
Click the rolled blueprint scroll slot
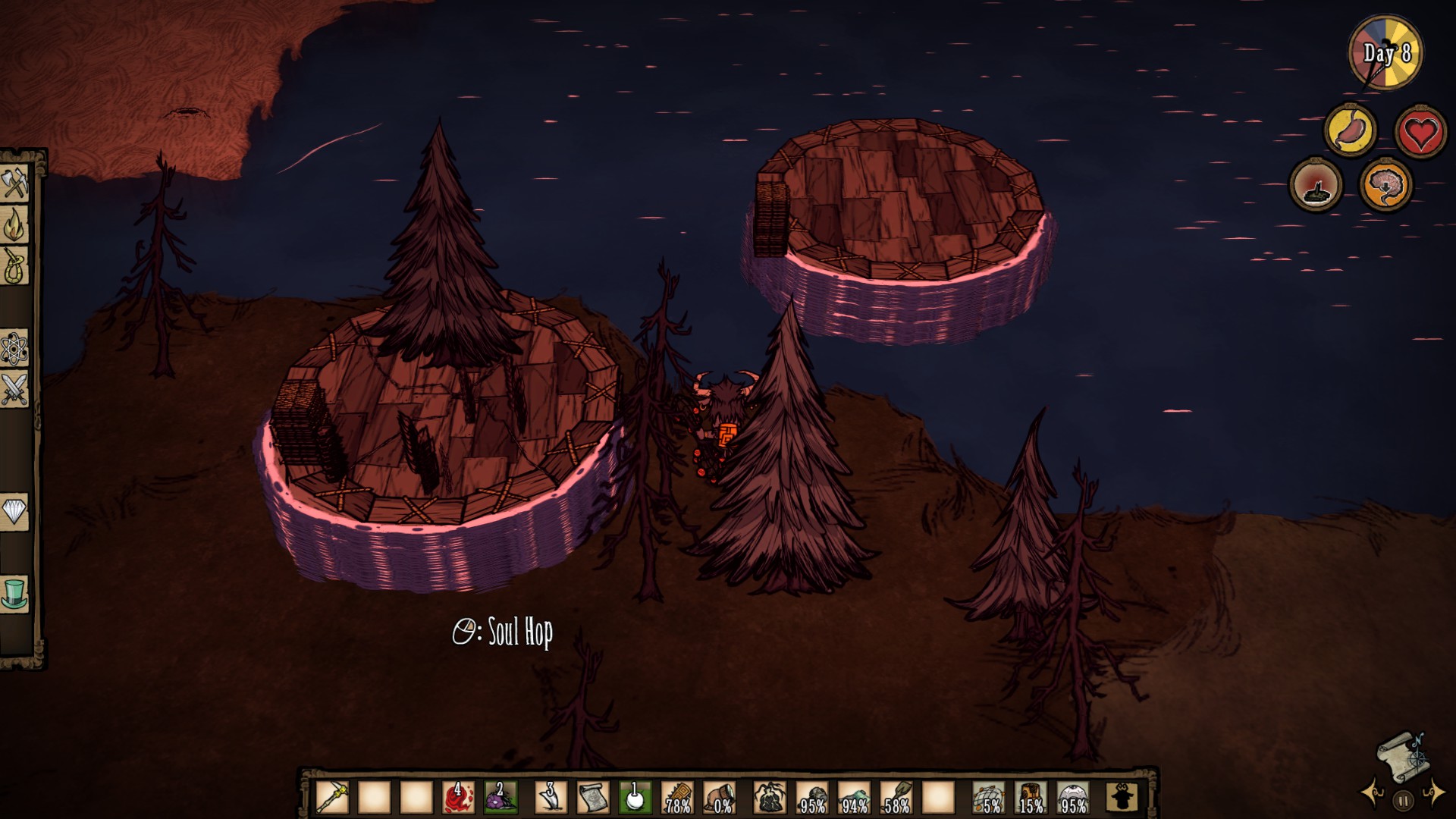coord(593,797)
